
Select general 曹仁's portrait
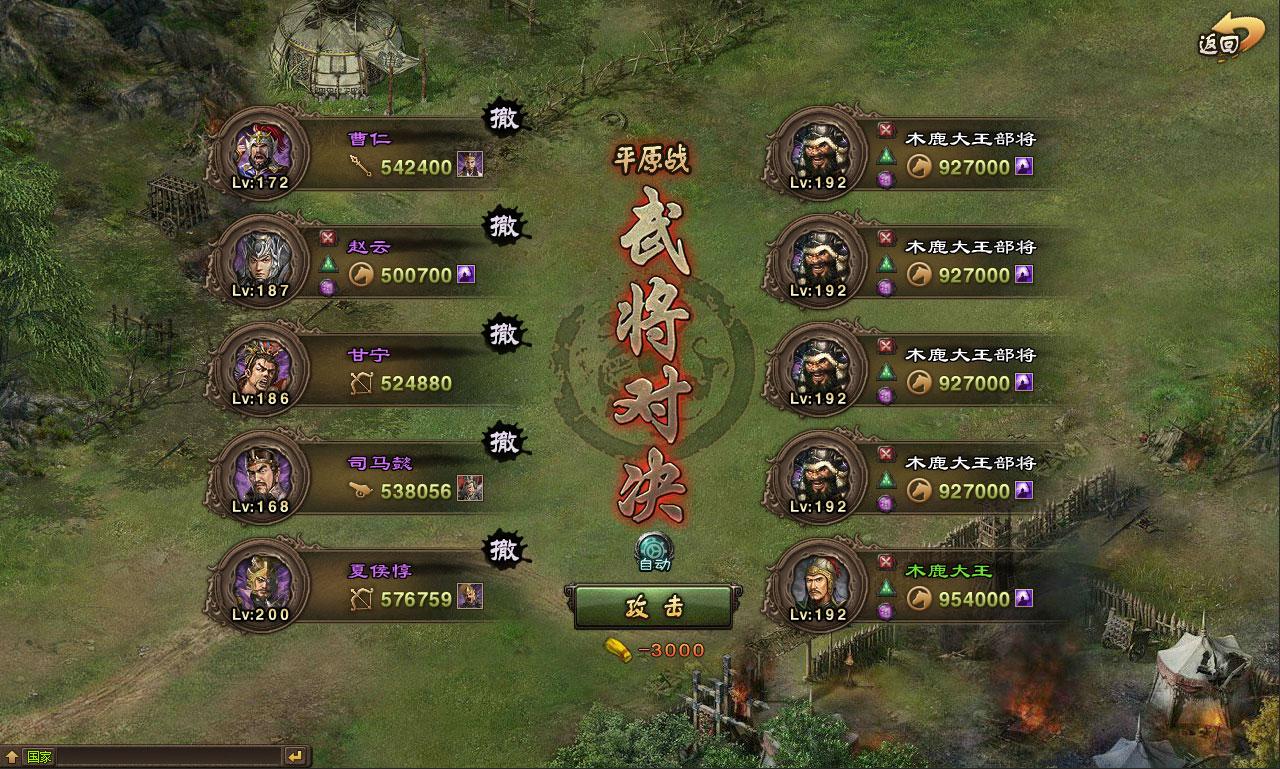coord(260,153)
